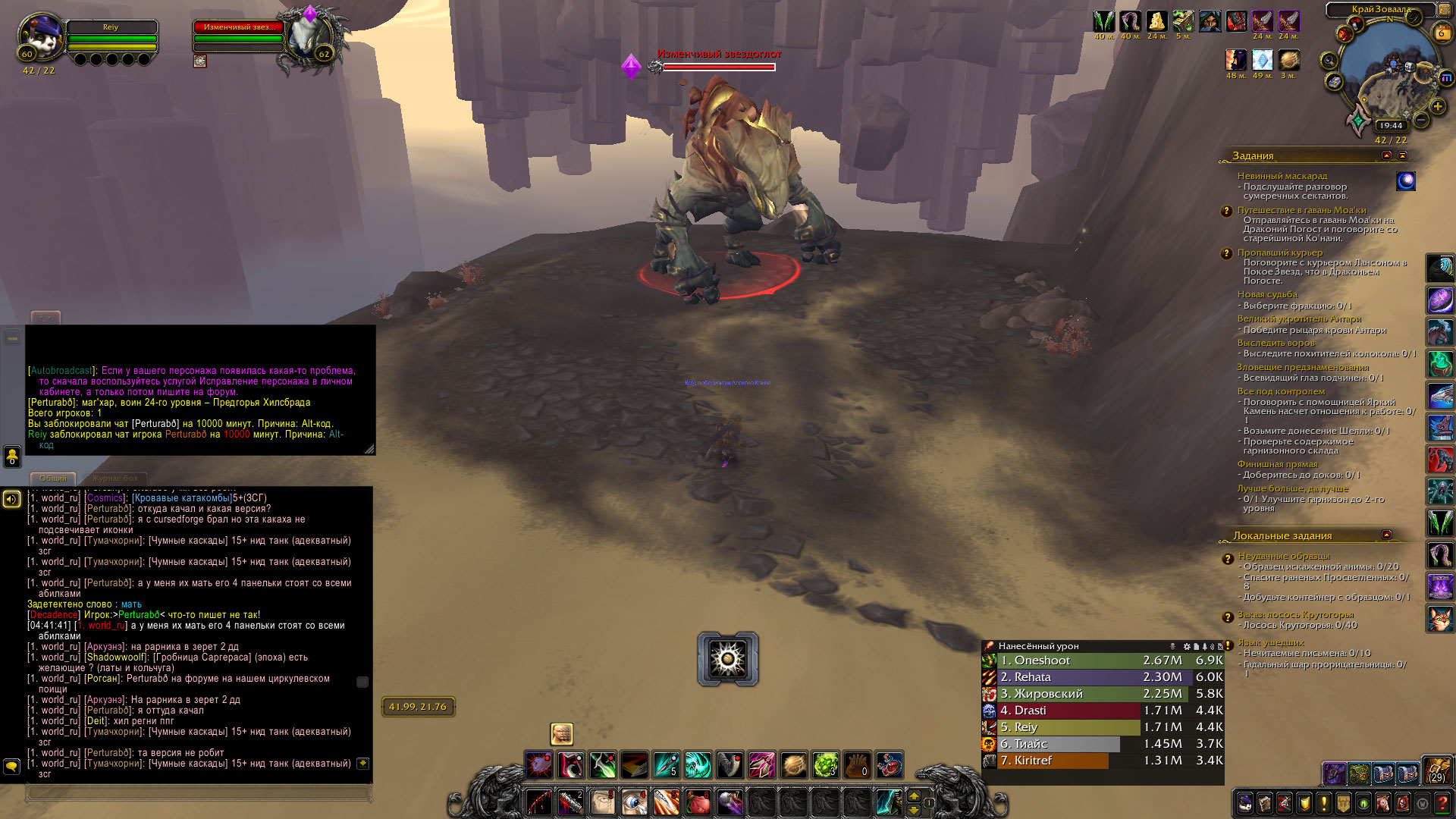
Task: Click the minimap tracking magnifier button
Action: coord(1329,61)
